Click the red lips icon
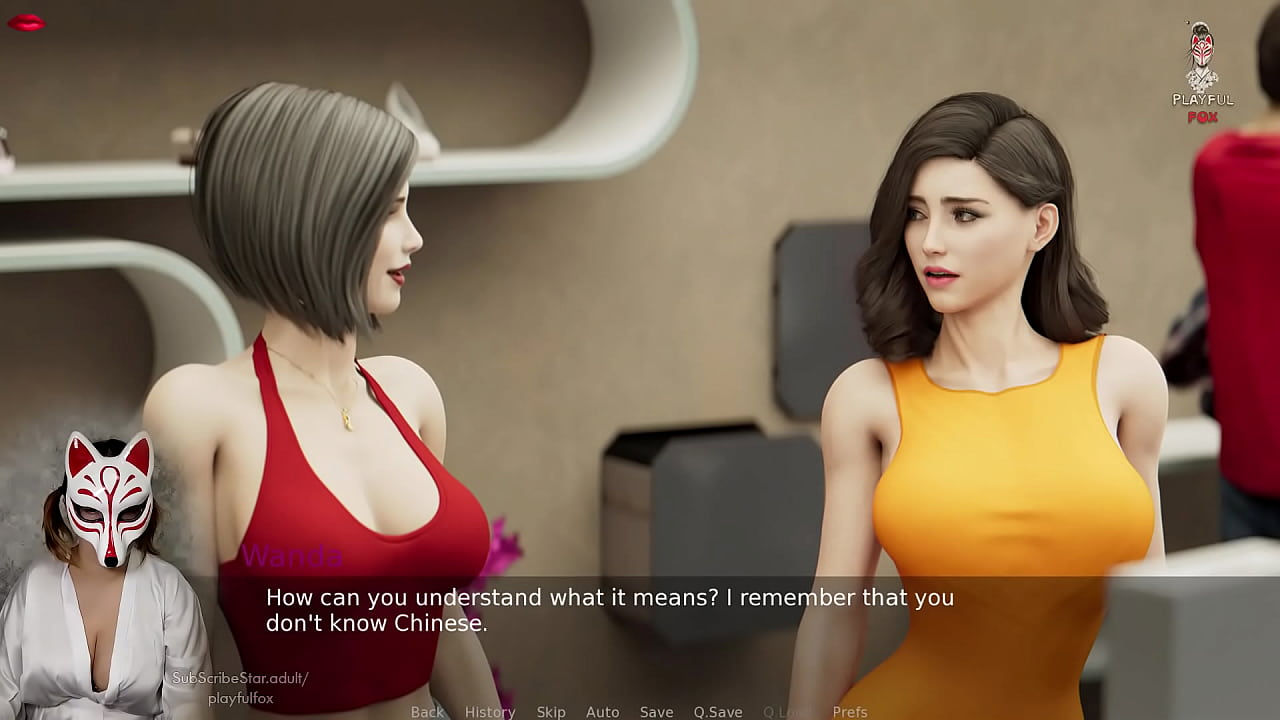Screen dimensions: 1280x720 (x=26, y=22)
